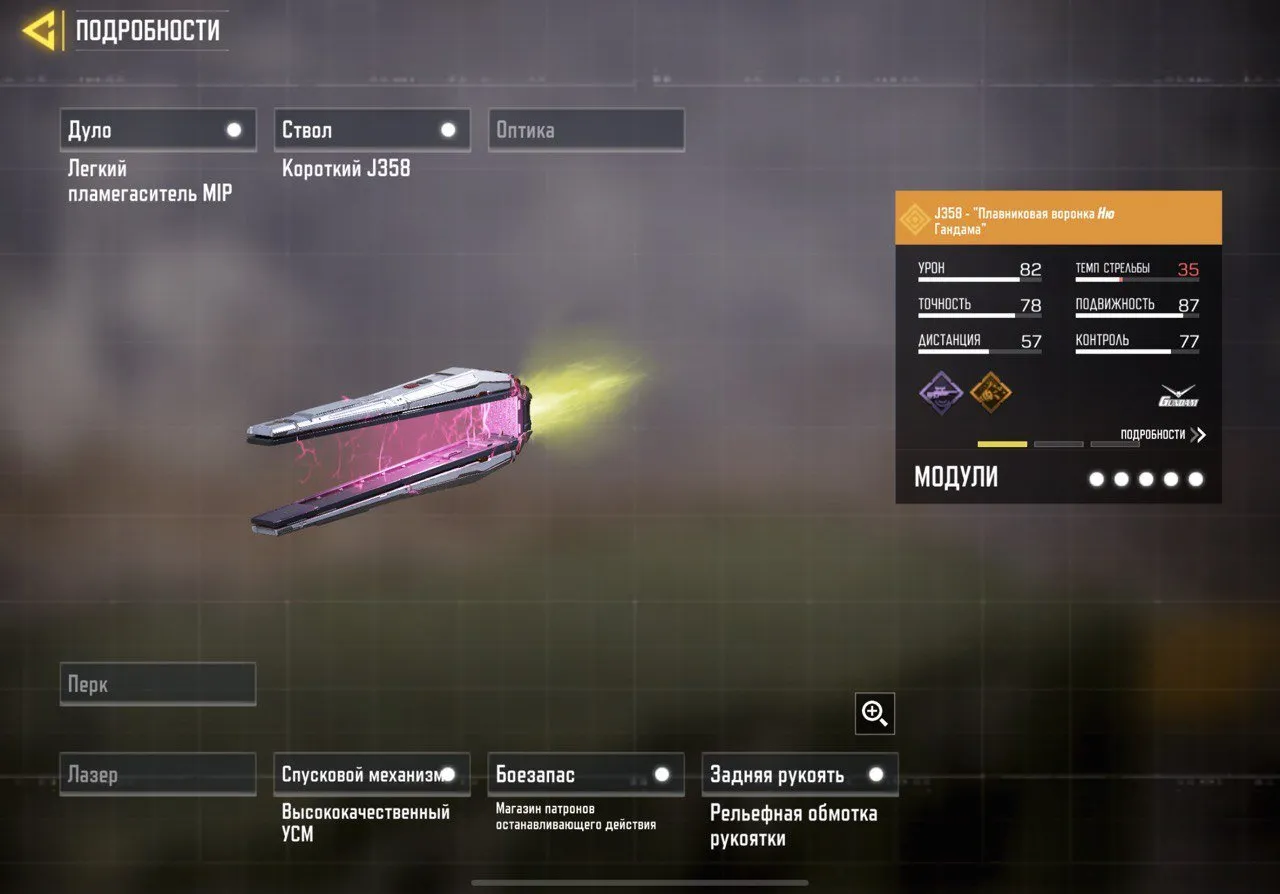Open the Перк attachment slot
The image size is (1280, 894).
click(x=157, y=683)
